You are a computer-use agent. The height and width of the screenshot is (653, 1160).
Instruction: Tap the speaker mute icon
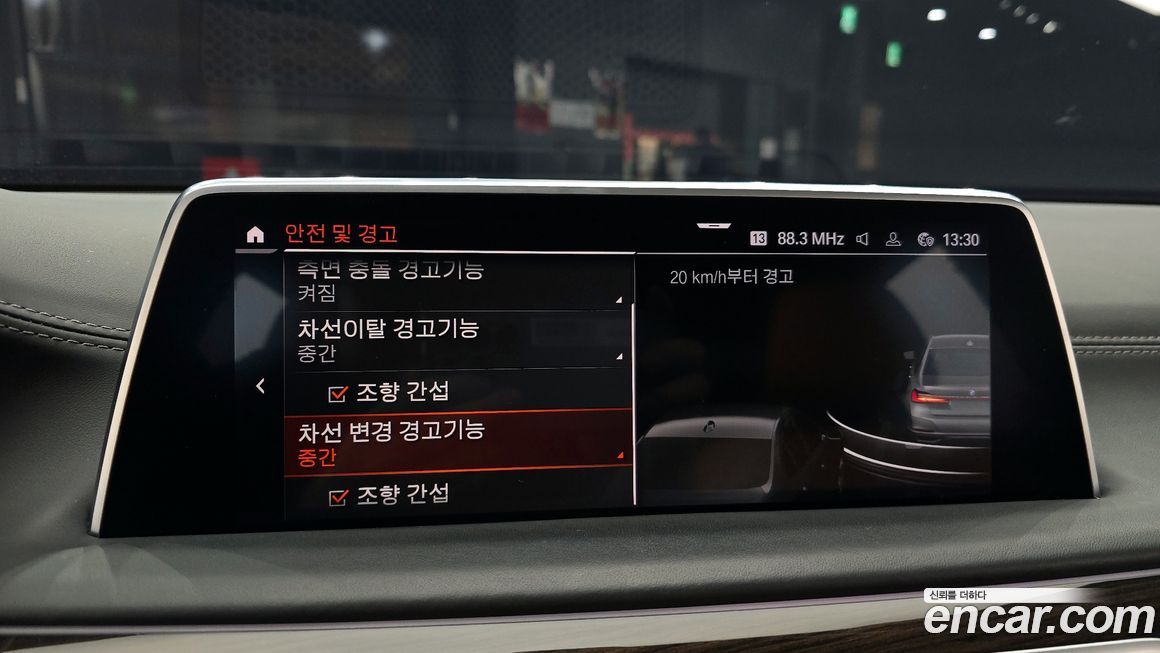(x=863, y=239)
